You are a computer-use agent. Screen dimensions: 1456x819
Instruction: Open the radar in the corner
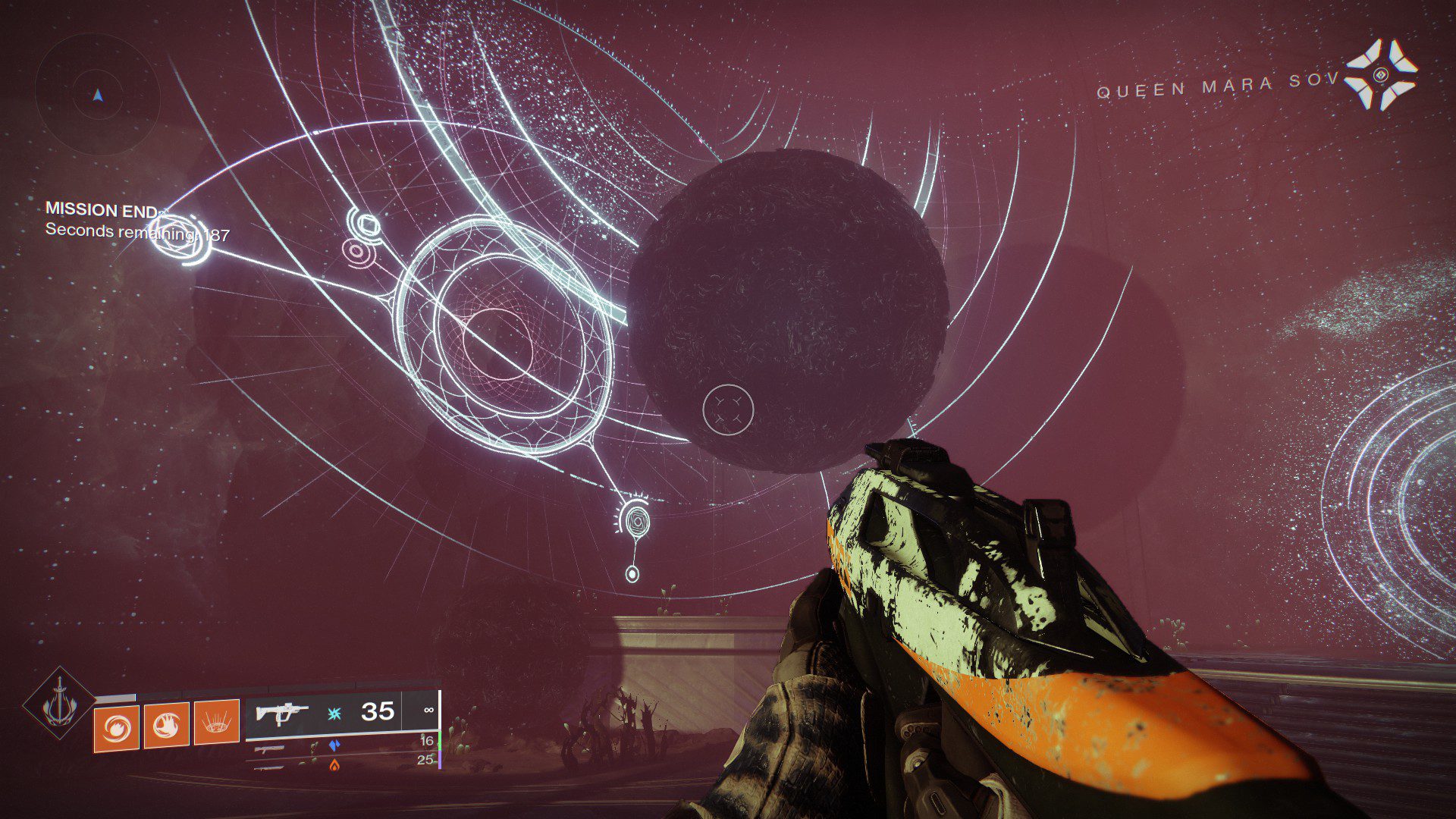[x=98, y=95]
